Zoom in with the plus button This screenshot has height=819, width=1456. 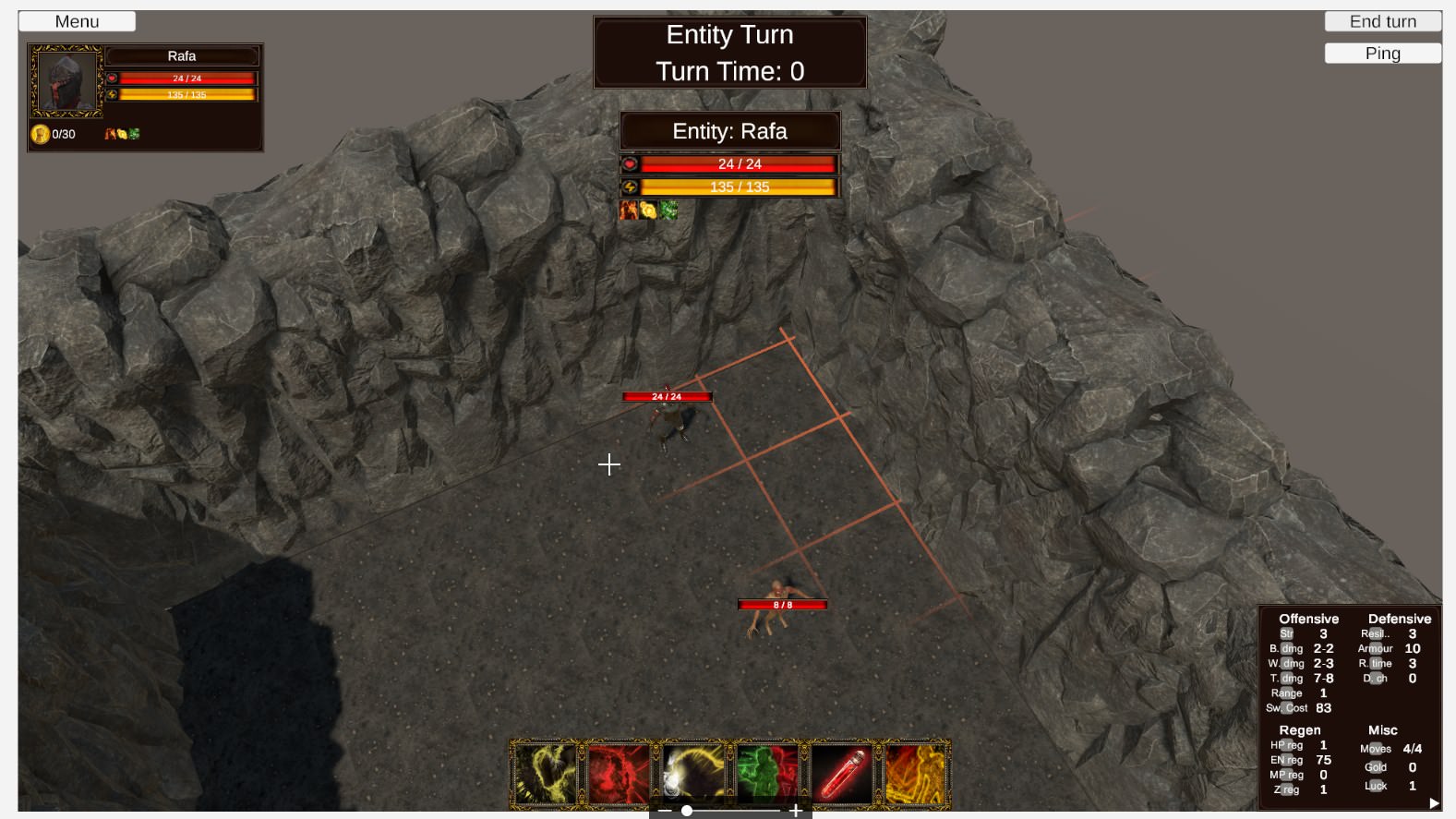point(795,811)
